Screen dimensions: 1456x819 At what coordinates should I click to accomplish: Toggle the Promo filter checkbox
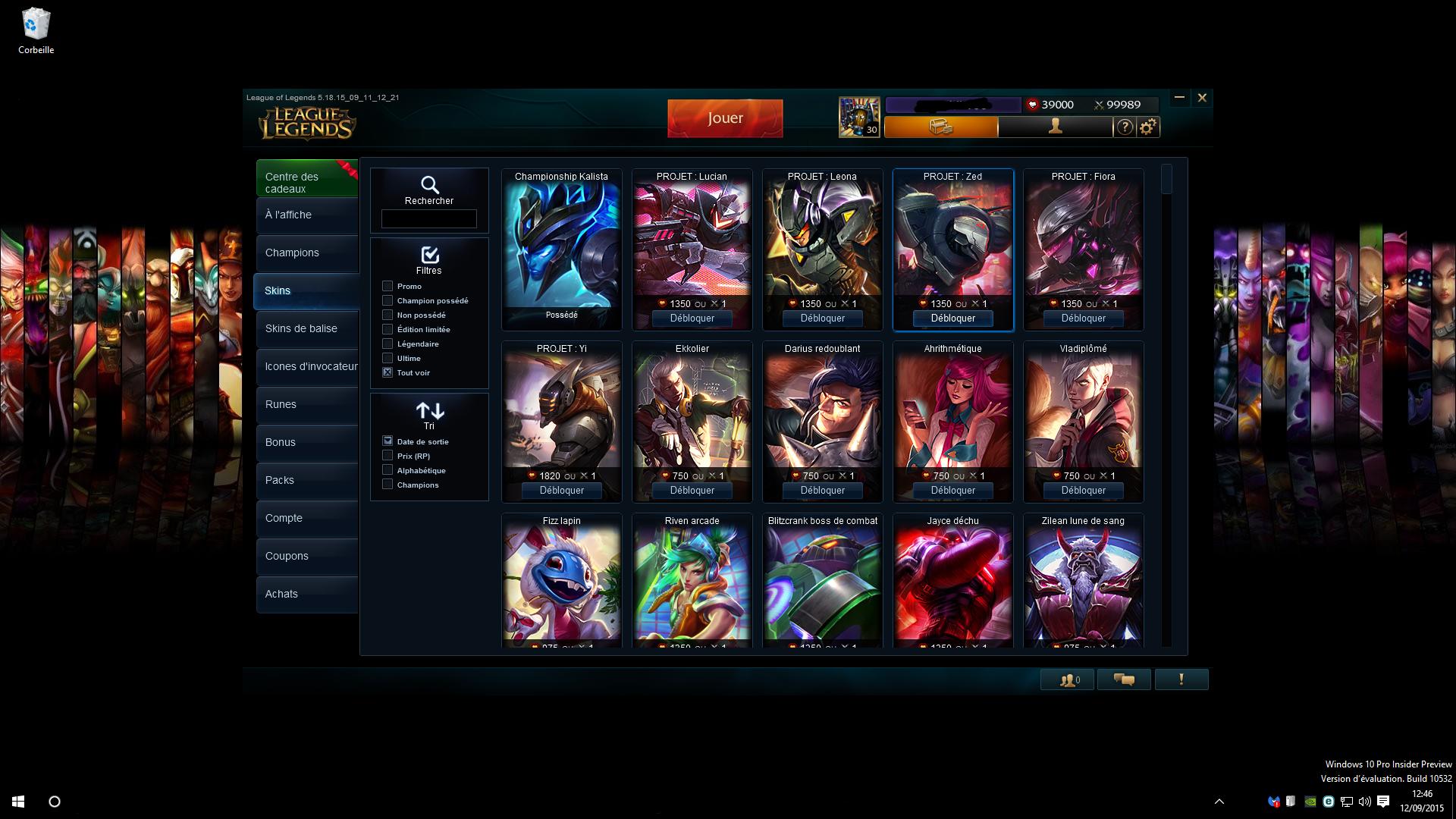click(x=388, y=287)
